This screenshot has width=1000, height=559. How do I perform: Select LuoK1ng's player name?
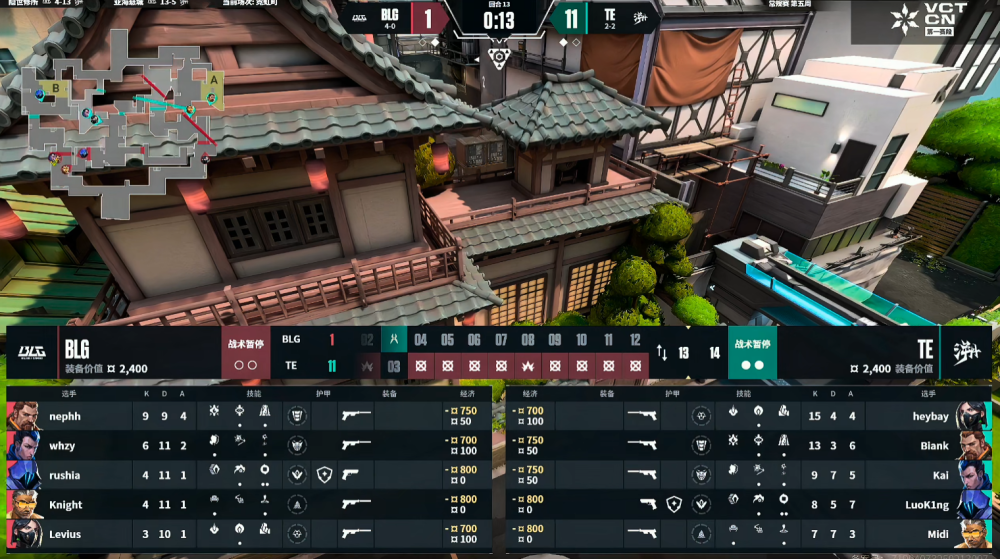tap(927, 505)
